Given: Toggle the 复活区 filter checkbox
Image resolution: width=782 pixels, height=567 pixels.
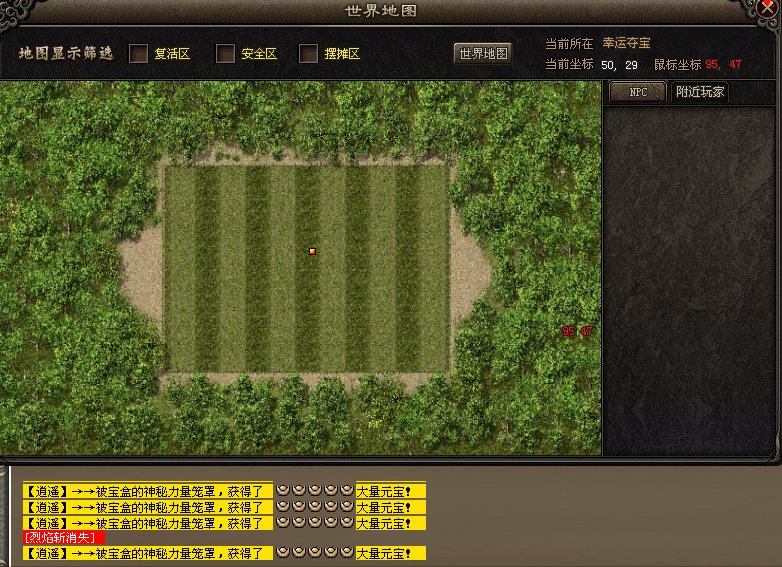Looking at the screenshot, I should click(139, 54).
